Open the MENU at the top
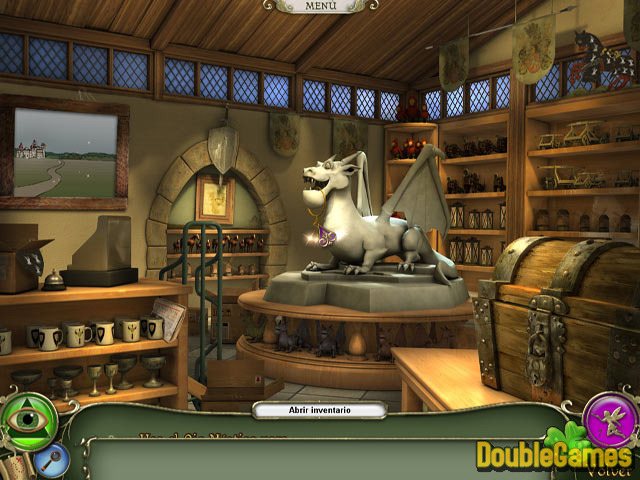This screenshot has height=480, width=640. coord(320,6)
